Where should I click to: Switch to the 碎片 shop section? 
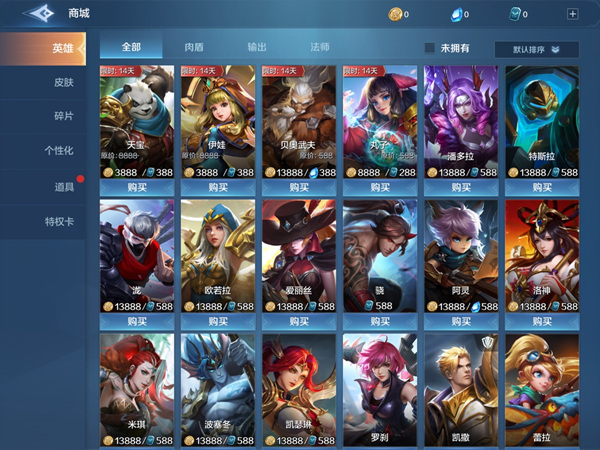click(x=63, y=117)
